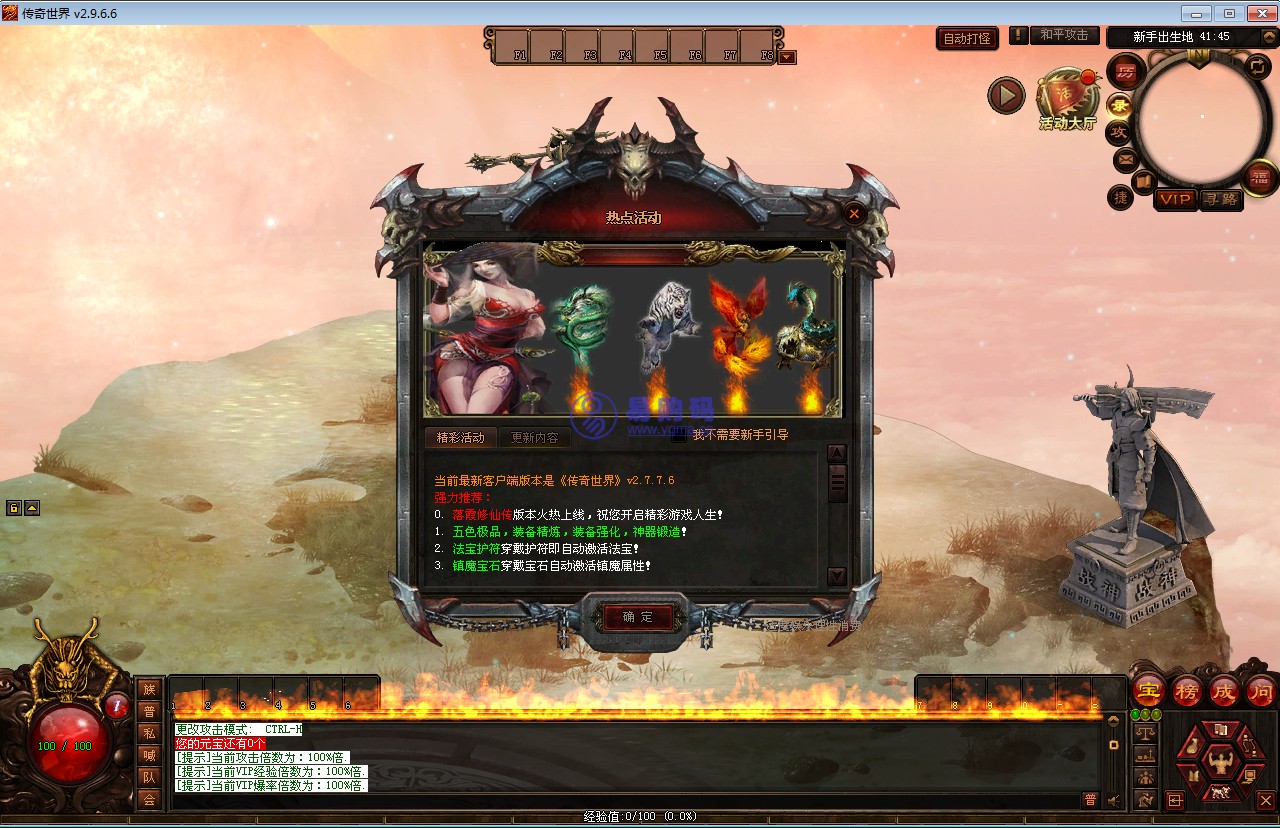Show the 榜 rankings orb
The image size is (1280, 828).
tap(1187, 691)
